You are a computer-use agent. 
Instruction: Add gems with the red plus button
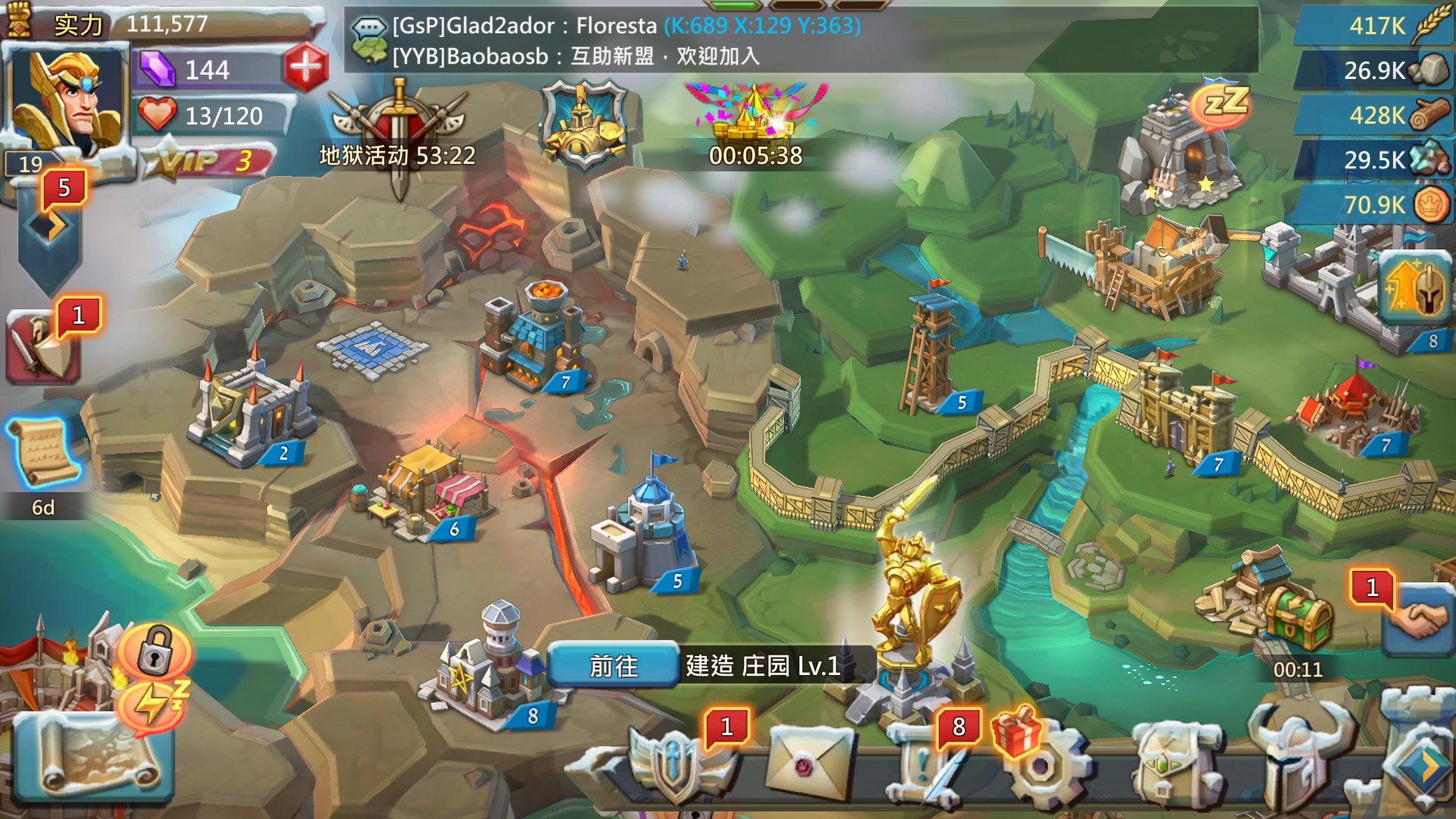click(x=306, y=68)
